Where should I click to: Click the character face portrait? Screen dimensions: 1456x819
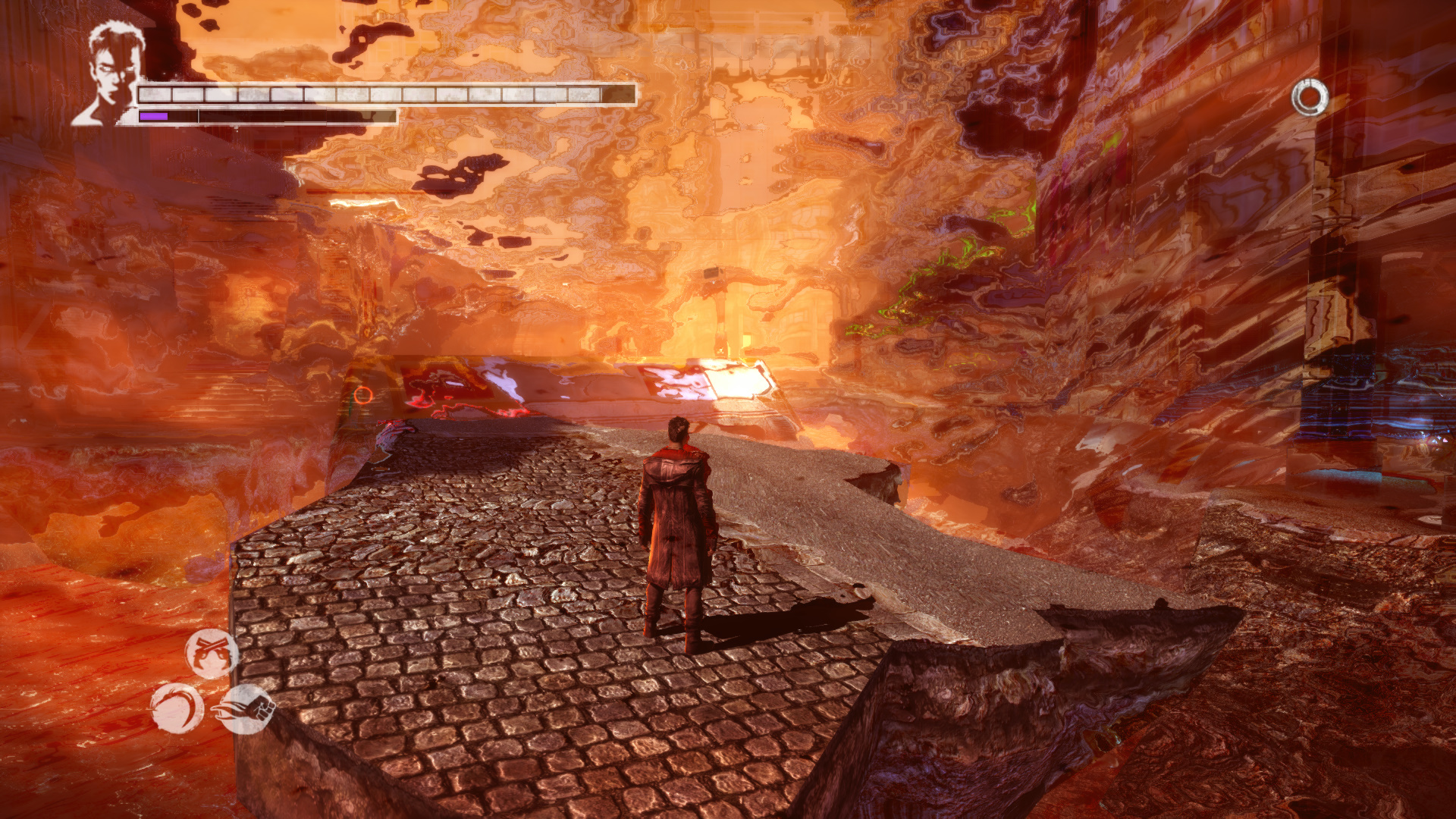coord(111,72)
